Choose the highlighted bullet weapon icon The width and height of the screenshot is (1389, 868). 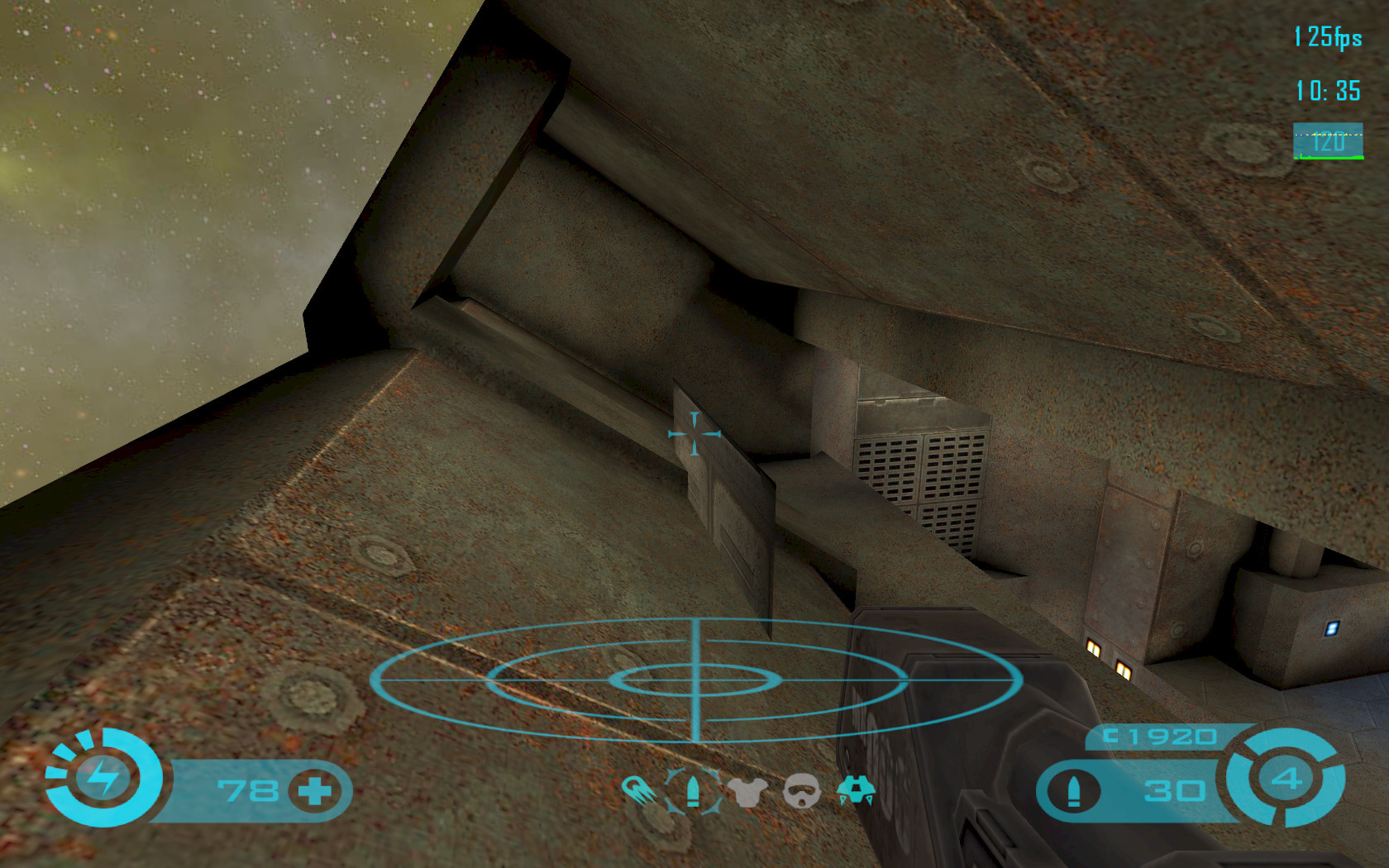693,791
